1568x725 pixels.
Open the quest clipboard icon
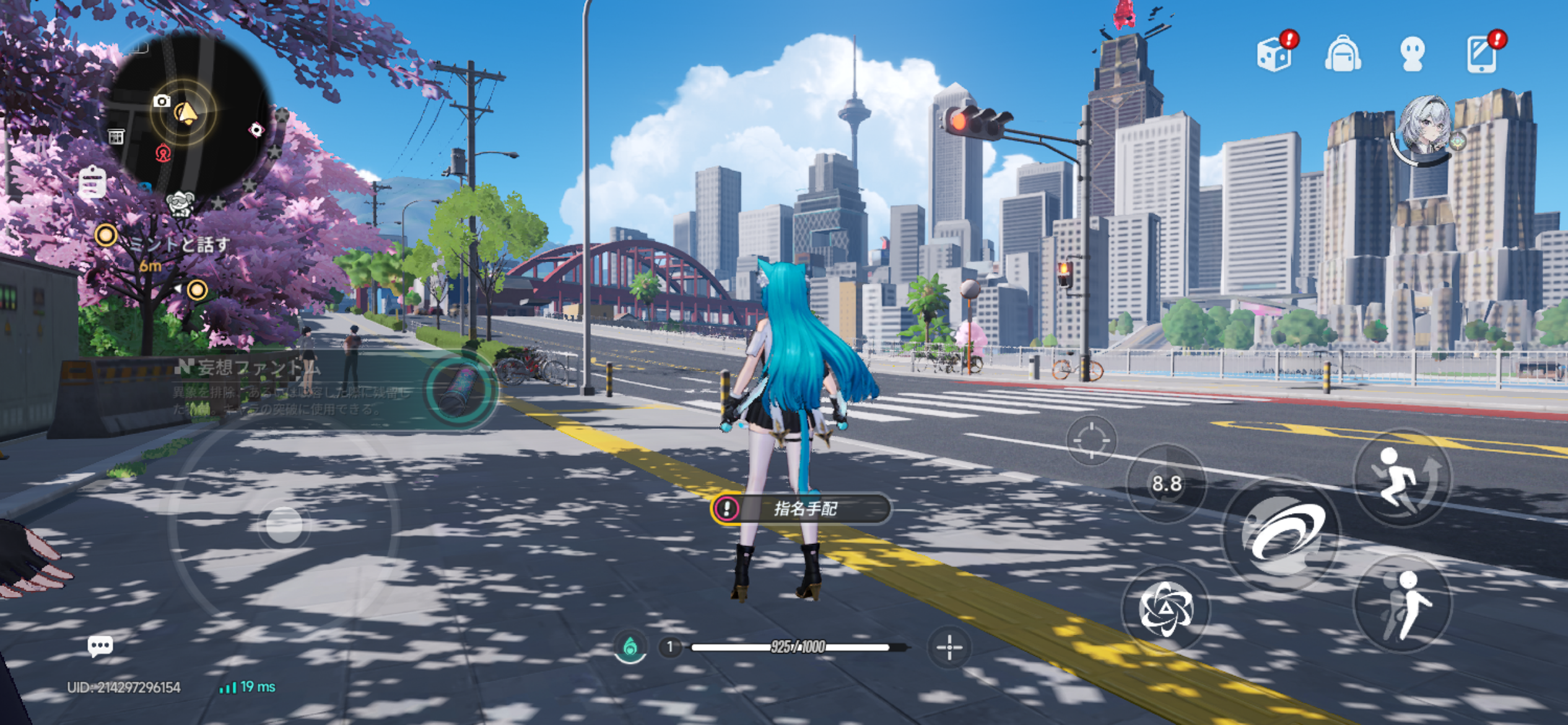[92, 183]
